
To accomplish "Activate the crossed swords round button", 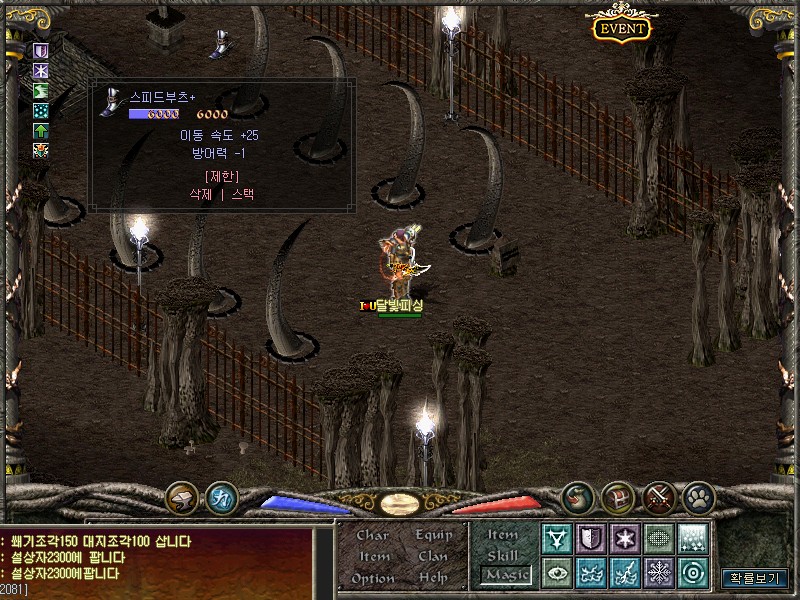I will click(659, 496).
